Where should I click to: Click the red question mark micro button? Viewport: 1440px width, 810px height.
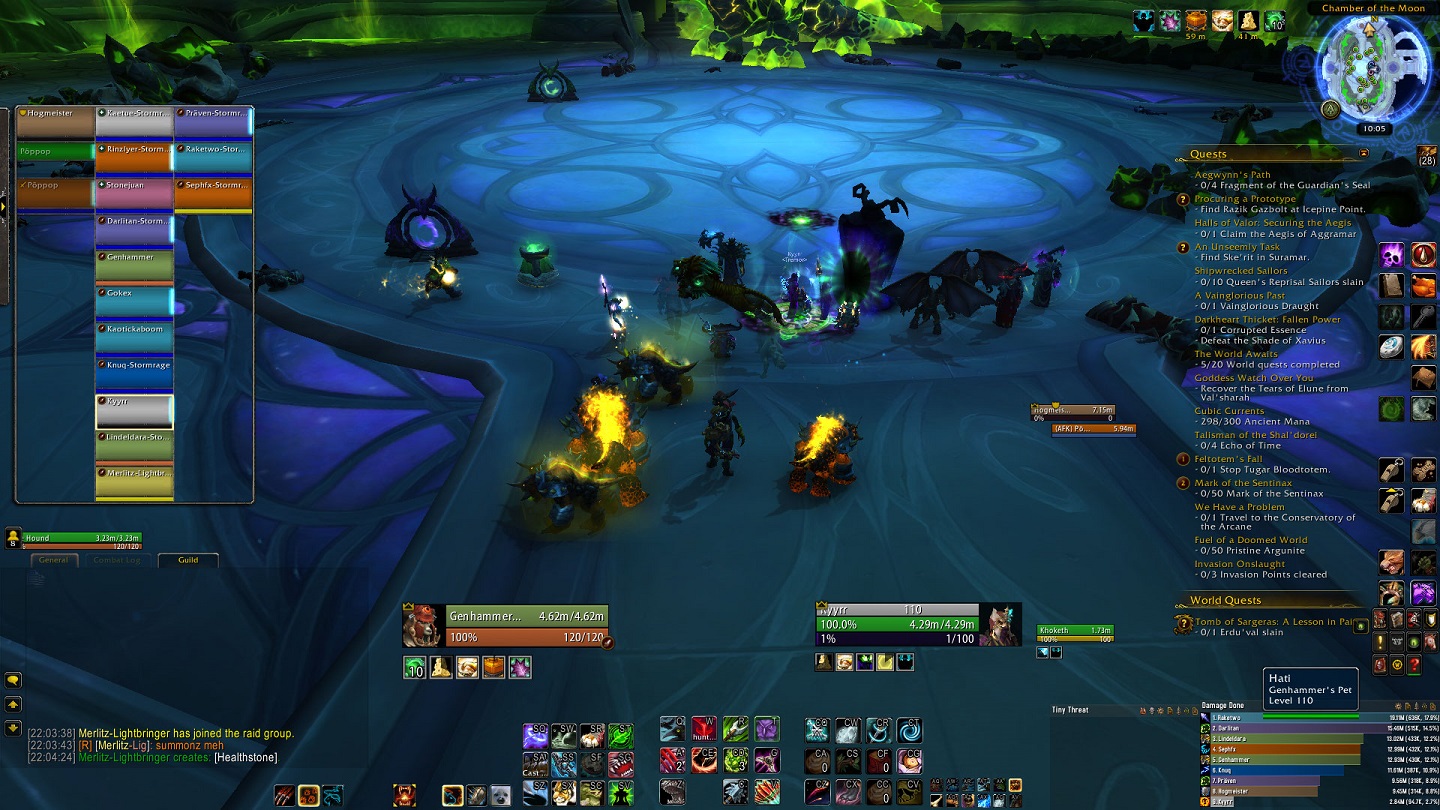click(x=1414, y=664)
